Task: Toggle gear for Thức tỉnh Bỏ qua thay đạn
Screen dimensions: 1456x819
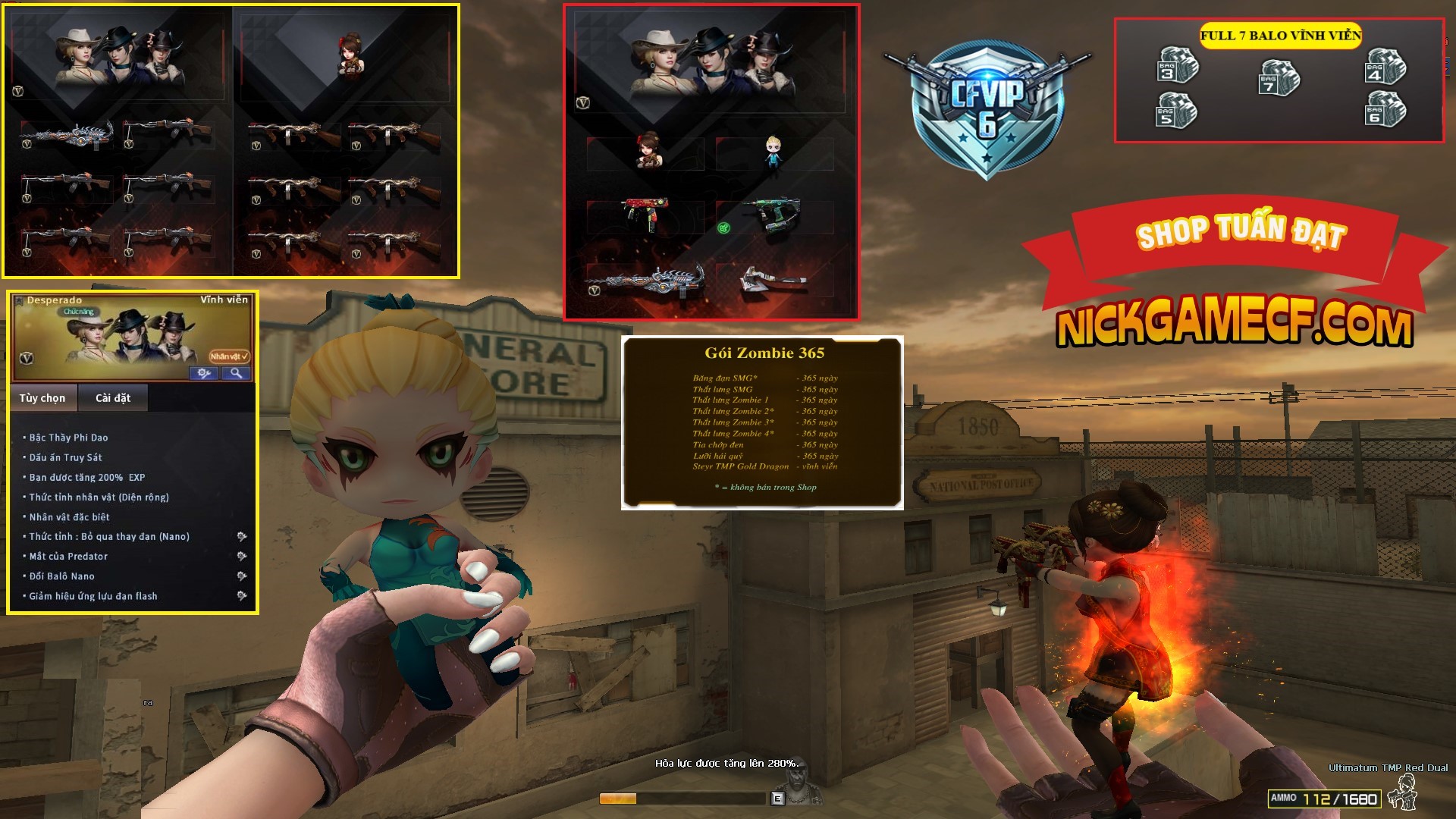Action: 241,537
